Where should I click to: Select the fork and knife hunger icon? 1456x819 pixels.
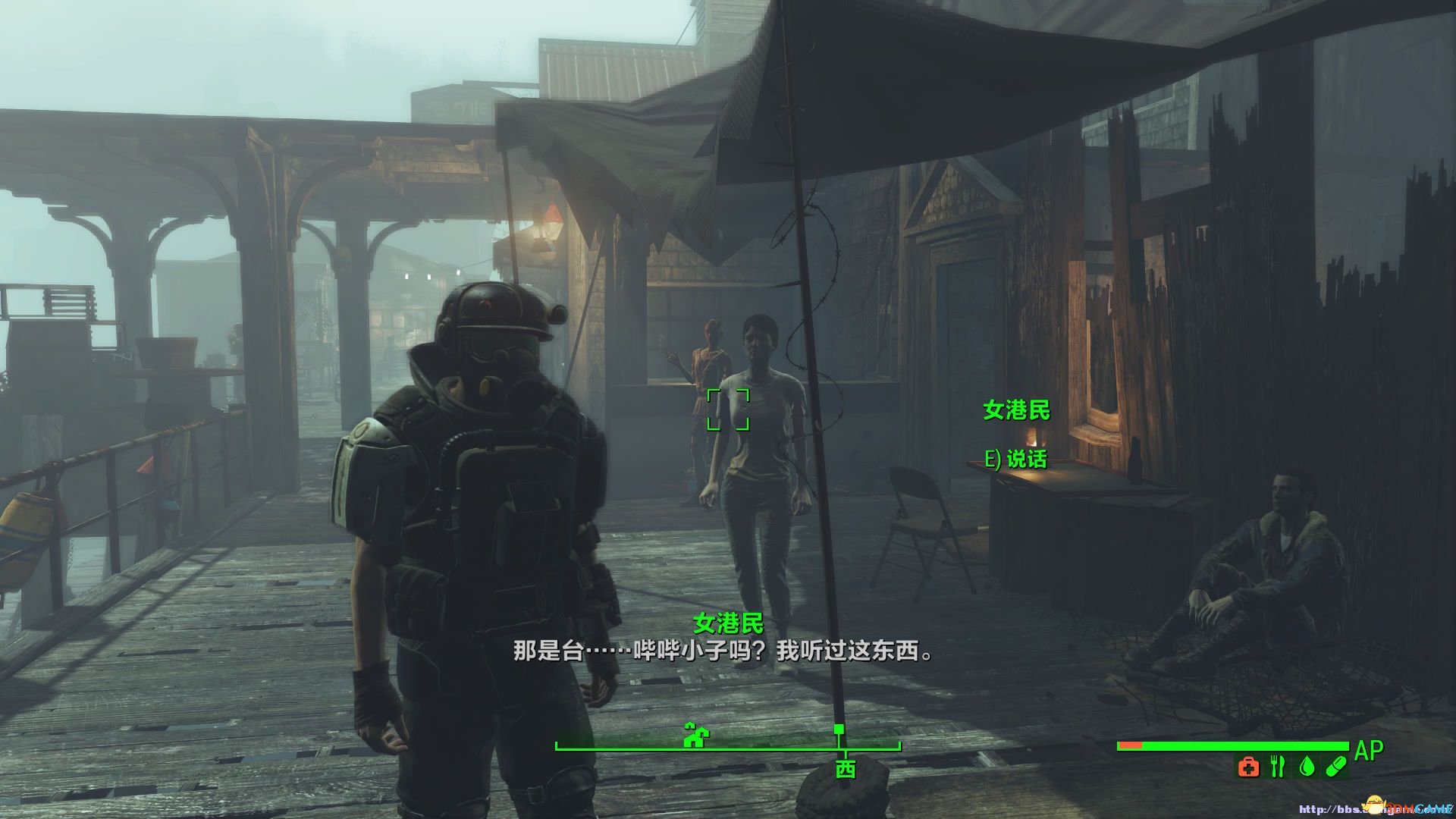[x=1277, y=767]
